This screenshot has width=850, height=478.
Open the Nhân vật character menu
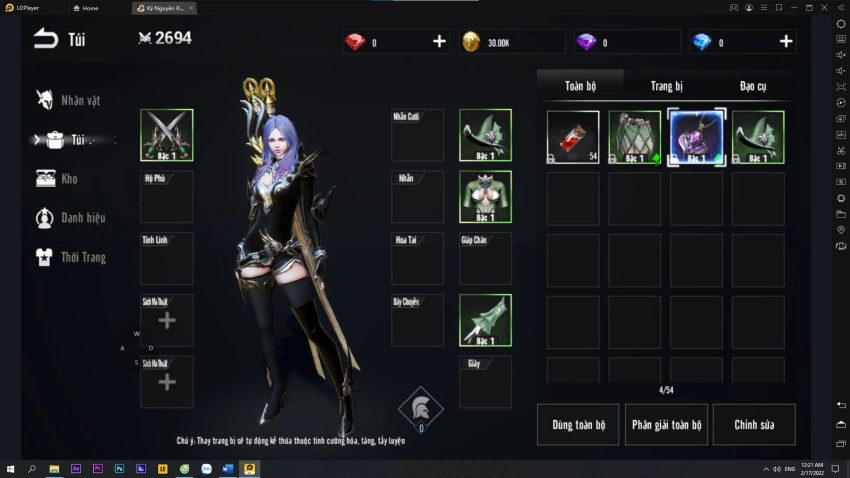click(69, 100)
